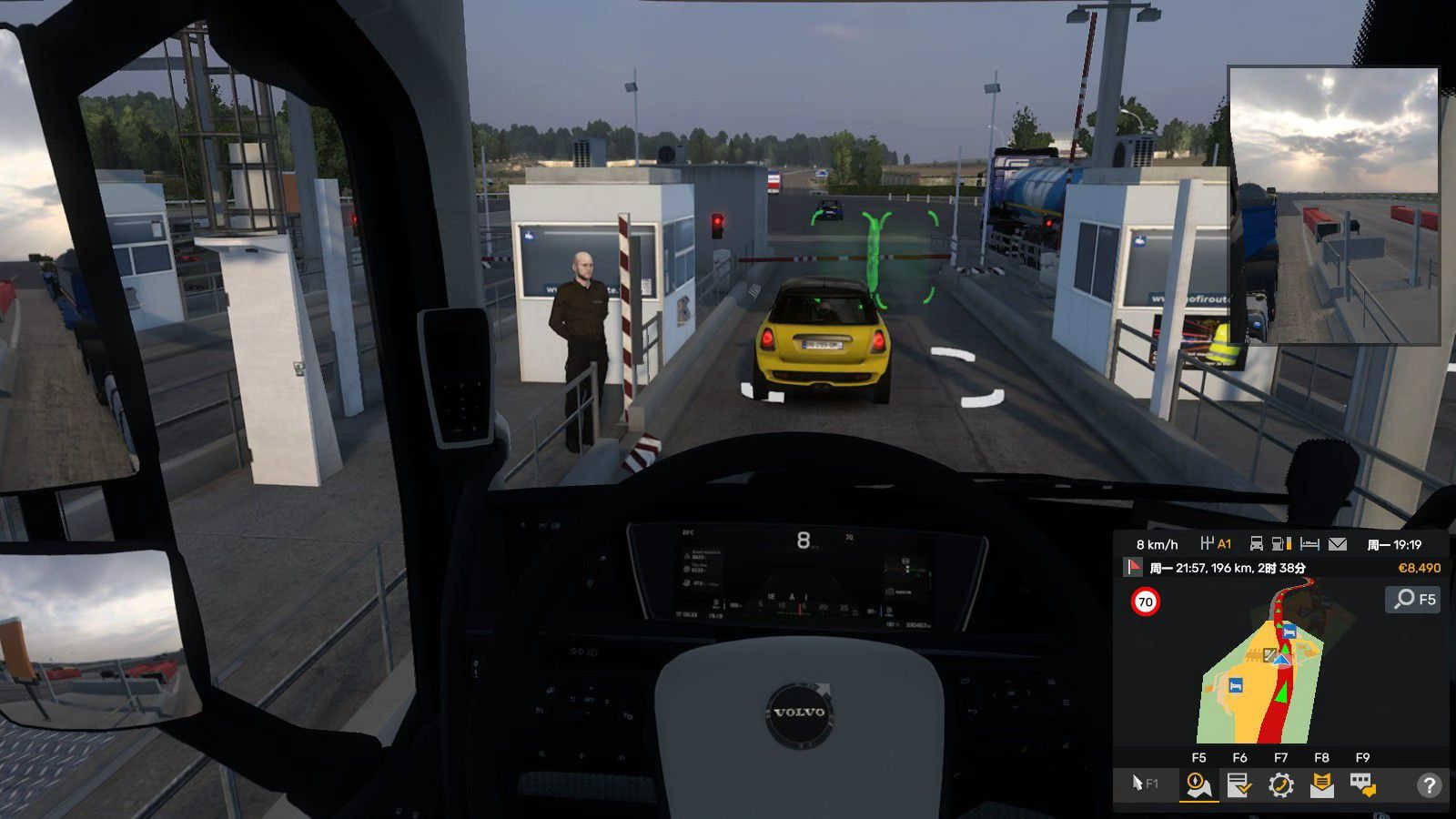Click the truck damage status icon

click(x=1256, y=544)
